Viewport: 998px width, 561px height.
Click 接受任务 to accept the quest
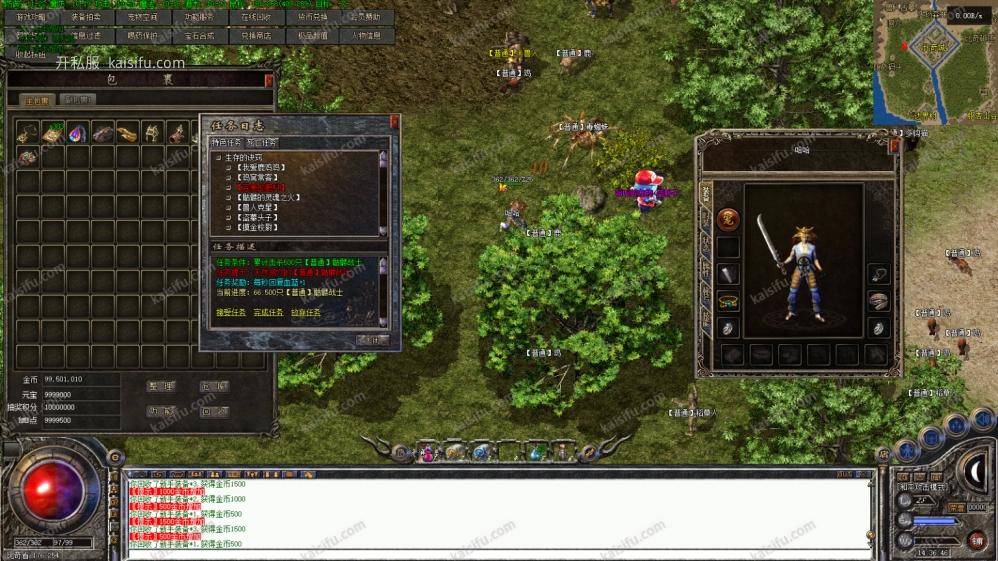[234, 313]
